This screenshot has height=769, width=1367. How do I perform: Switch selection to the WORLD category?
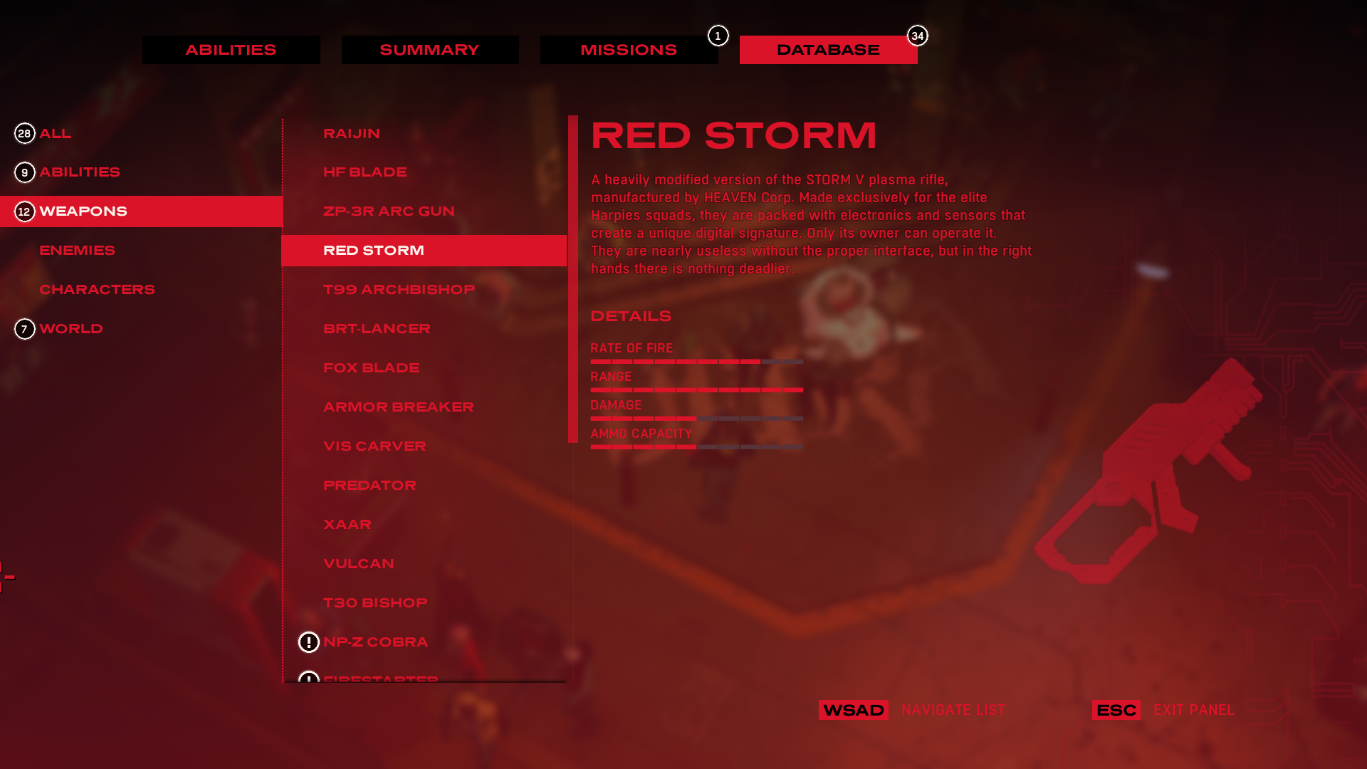coord(70,328)
